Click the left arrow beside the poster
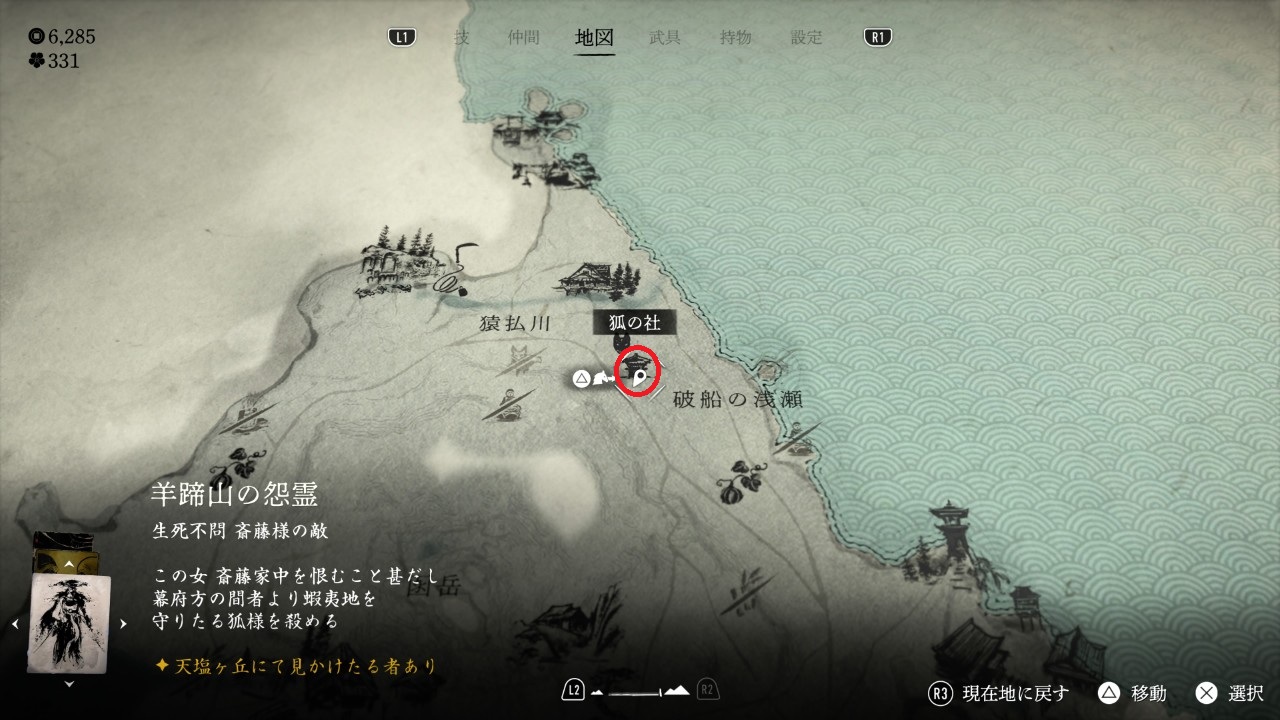This screenshot has width=1280, height=720. pos(14,624)
